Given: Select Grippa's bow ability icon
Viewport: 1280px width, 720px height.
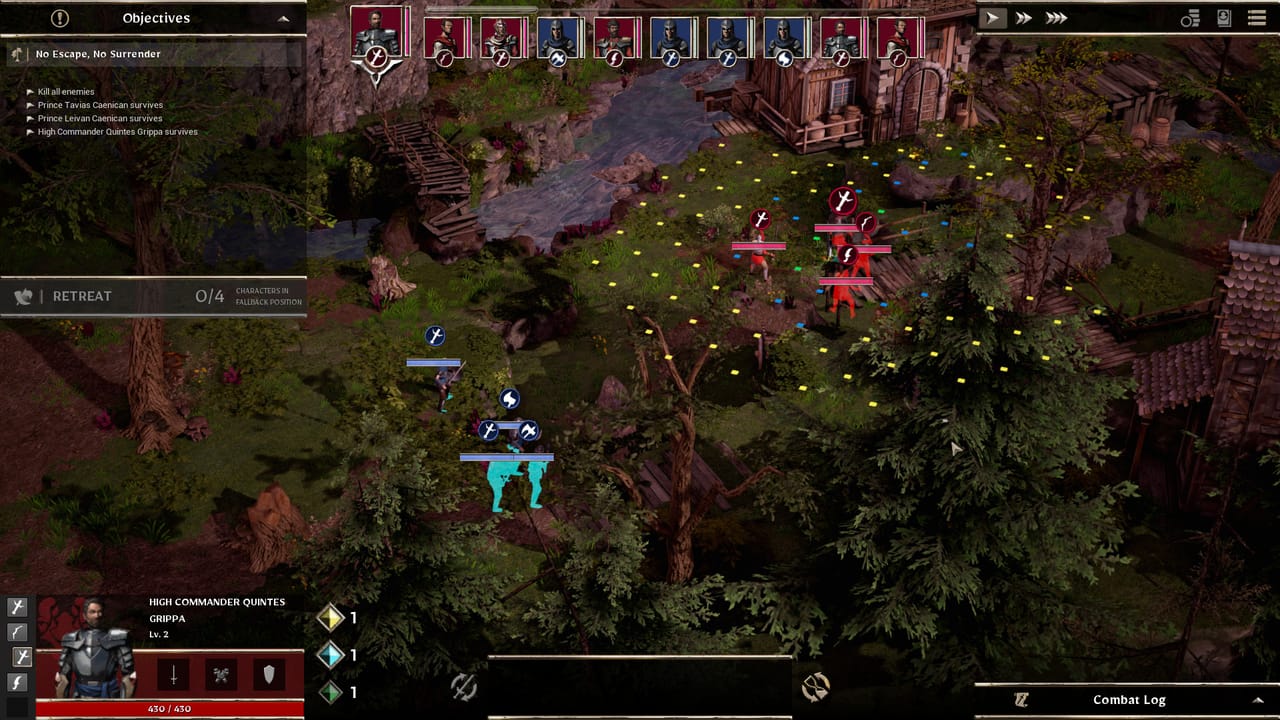Looking at the screenshot, I should 17,632.
